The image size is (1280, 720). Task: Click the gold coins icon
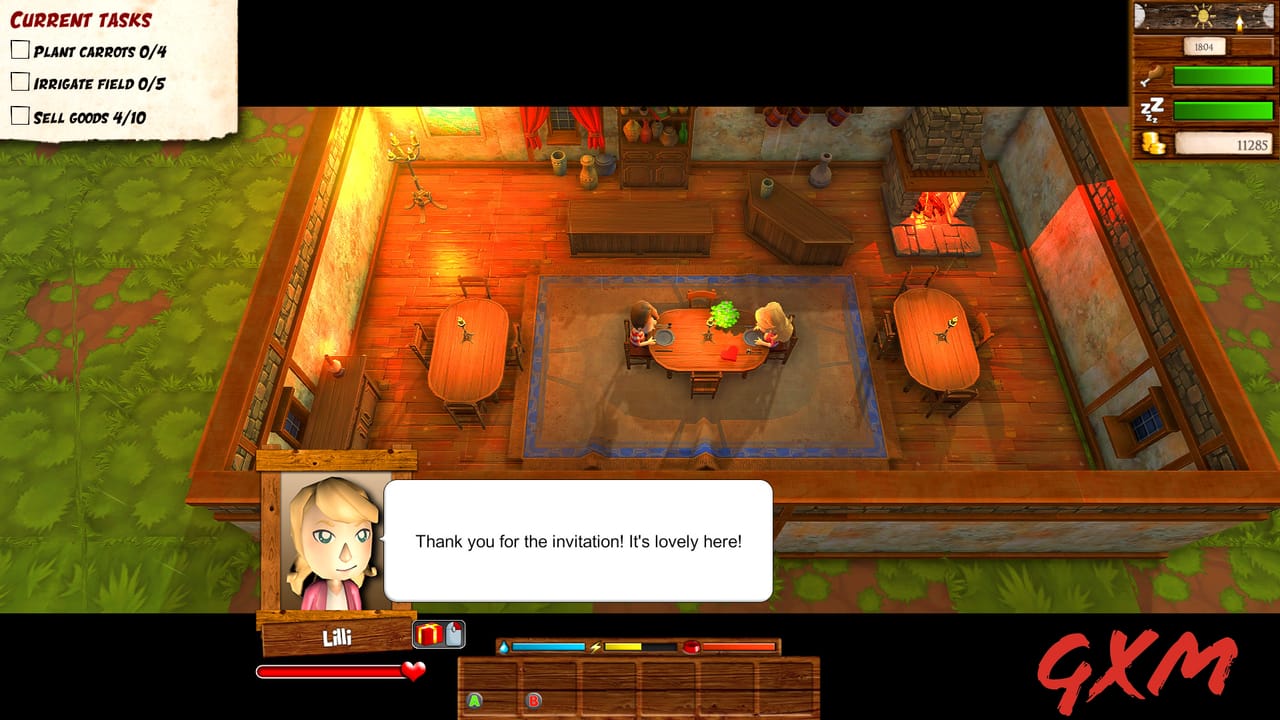1152,142
